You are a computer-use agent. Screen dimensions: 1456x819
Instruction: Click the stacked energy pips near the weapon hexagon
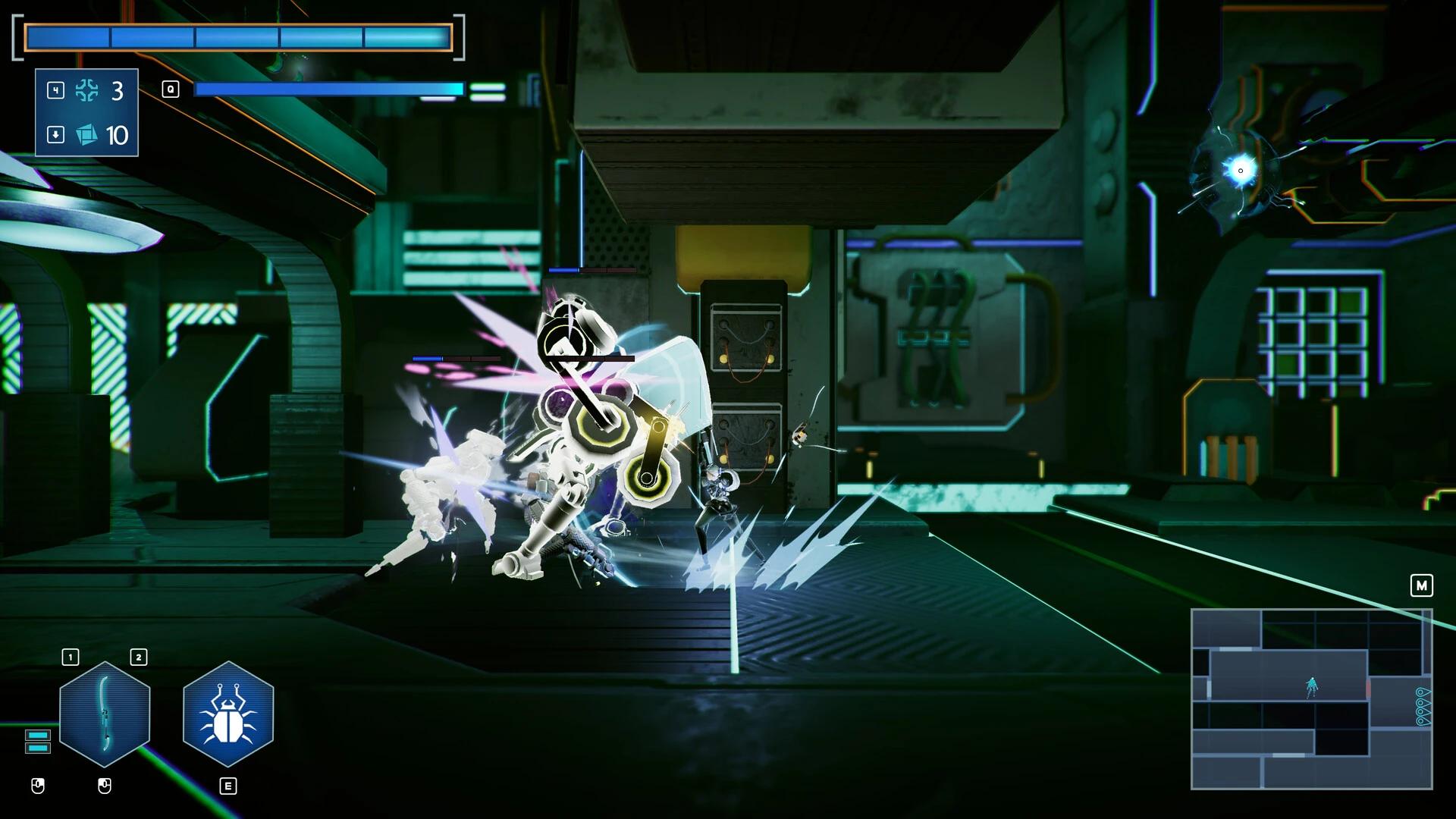tap(36, 740)
